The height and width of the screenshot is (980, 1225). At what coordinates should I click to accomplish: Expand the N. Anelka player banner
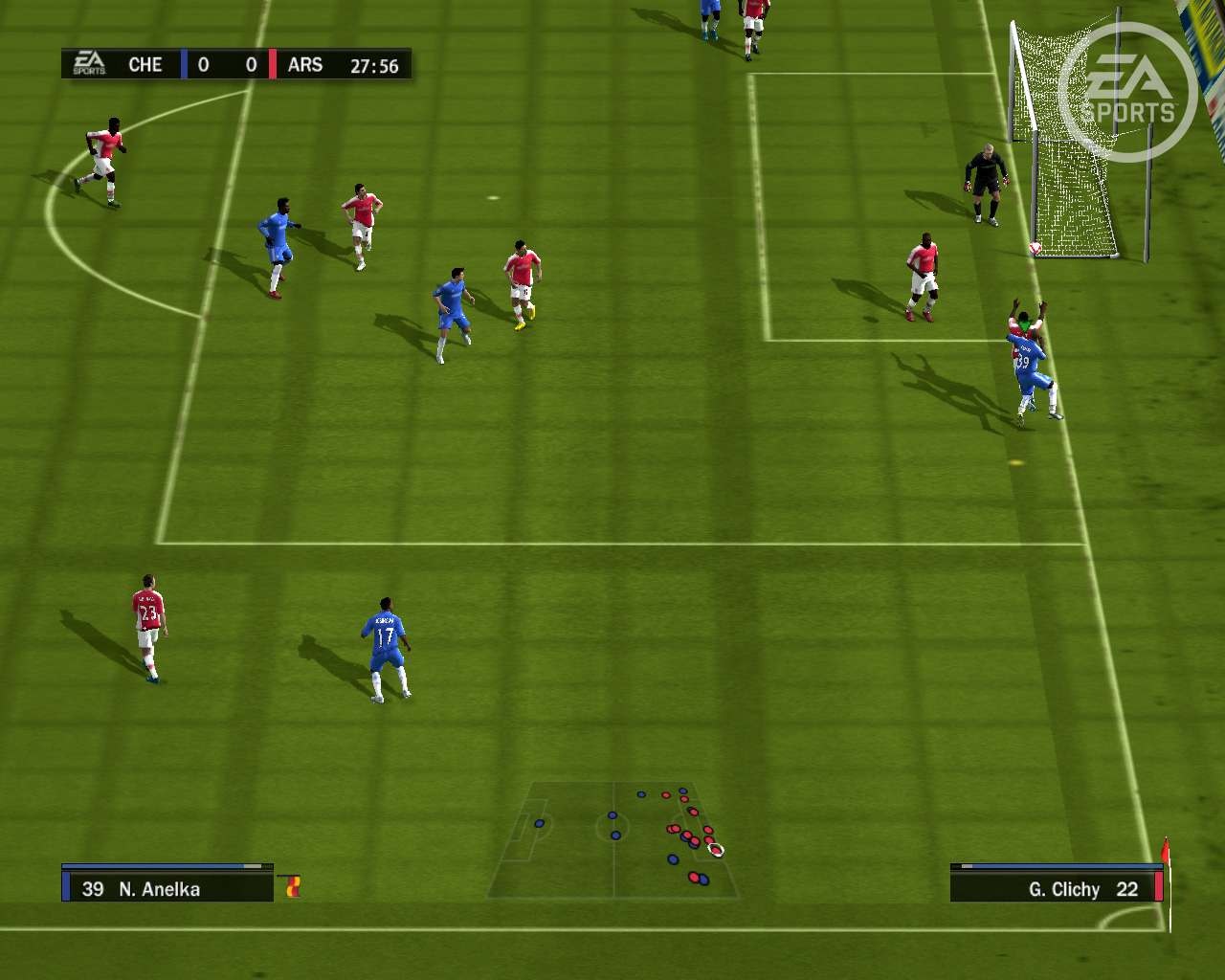click(167, 889)
